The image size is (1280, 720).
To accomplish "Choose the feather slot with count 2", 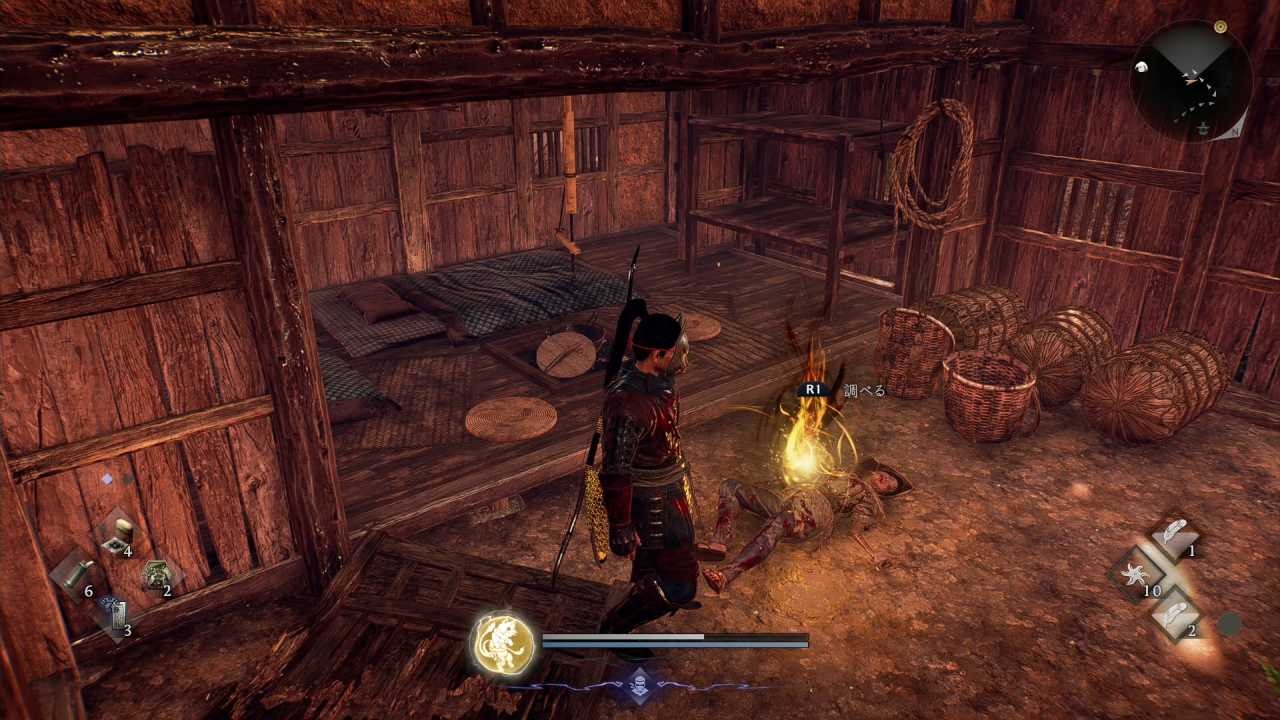I will [1176, 615].
